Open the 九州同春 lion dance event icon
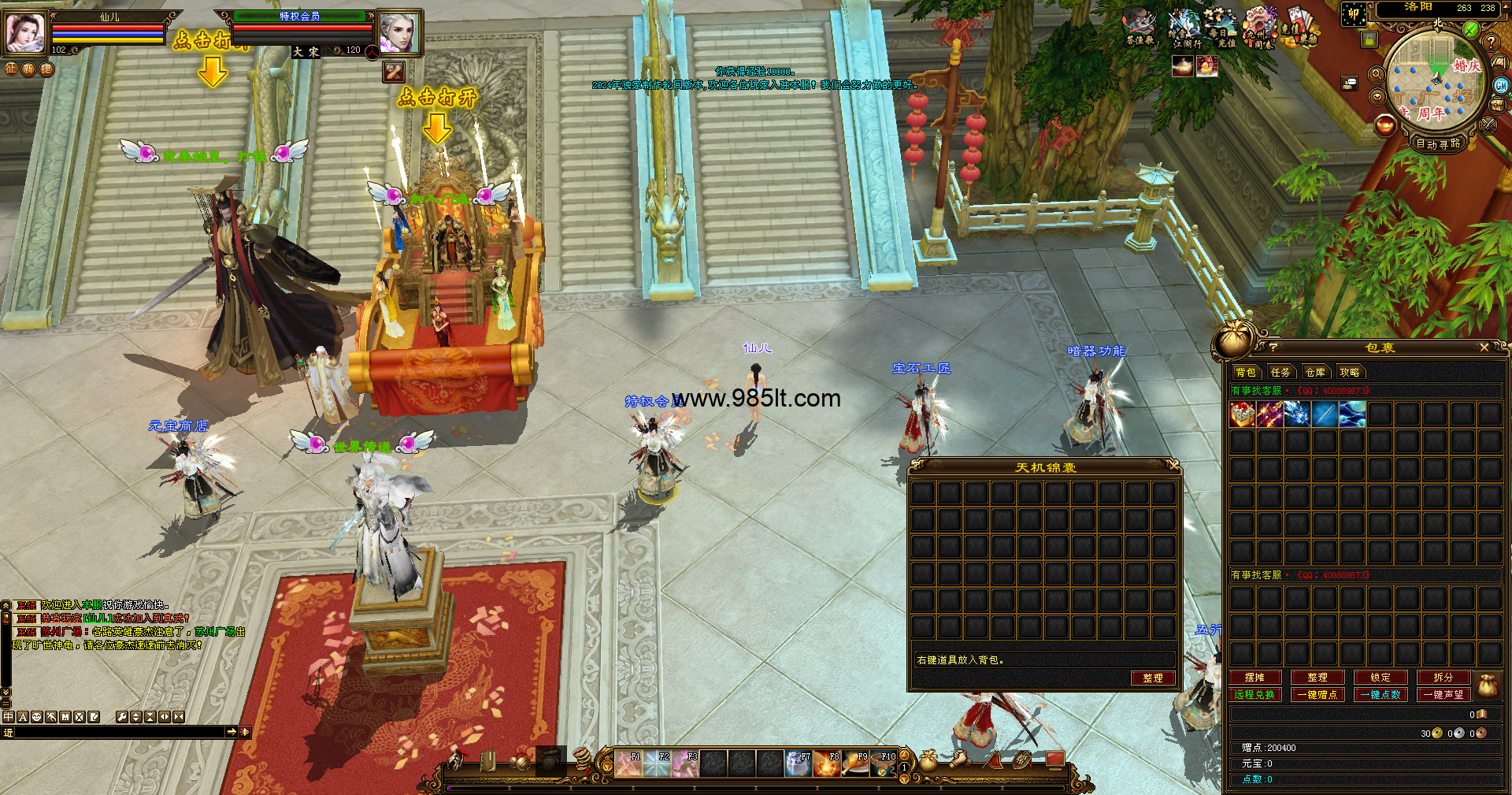The image size is (1512, 795). tap(1259, 28)
